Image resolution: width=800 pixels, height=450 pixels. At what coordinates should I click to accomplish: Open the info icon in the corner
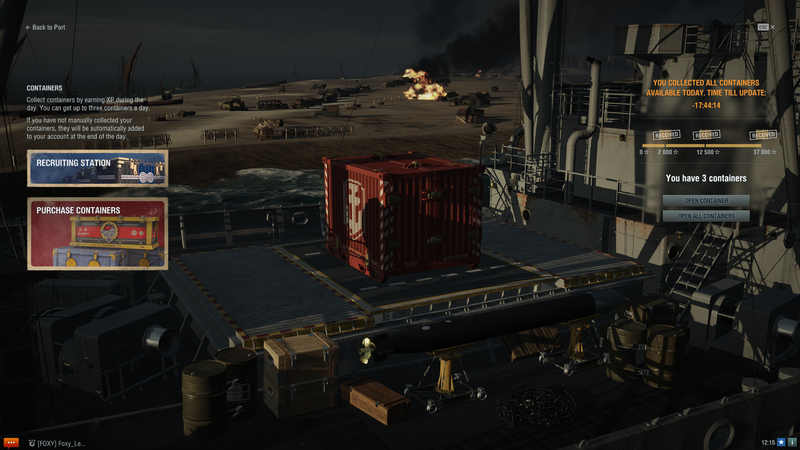tap(793, 442)
